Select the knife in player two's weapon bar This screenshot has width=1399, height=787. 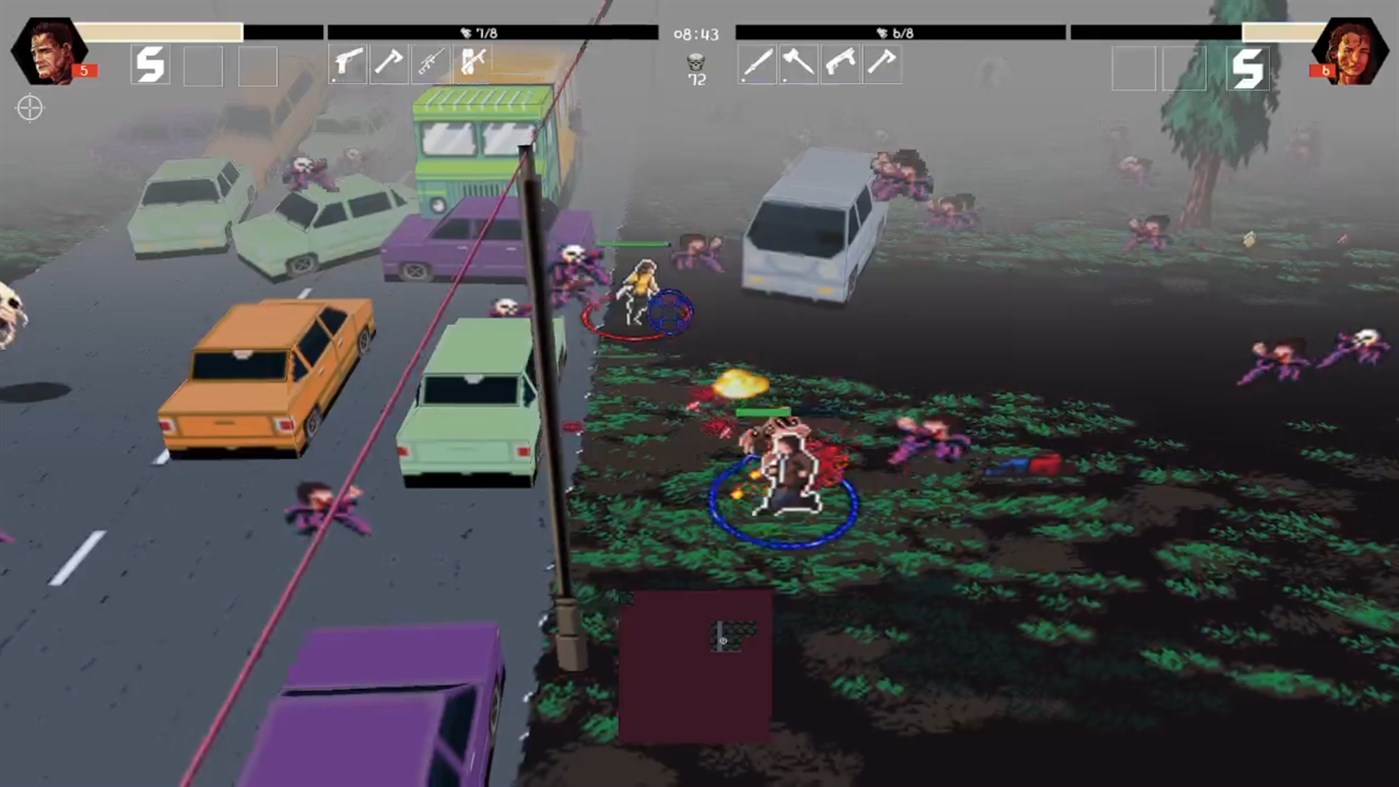pyautogui.click(x=757, y=63)
